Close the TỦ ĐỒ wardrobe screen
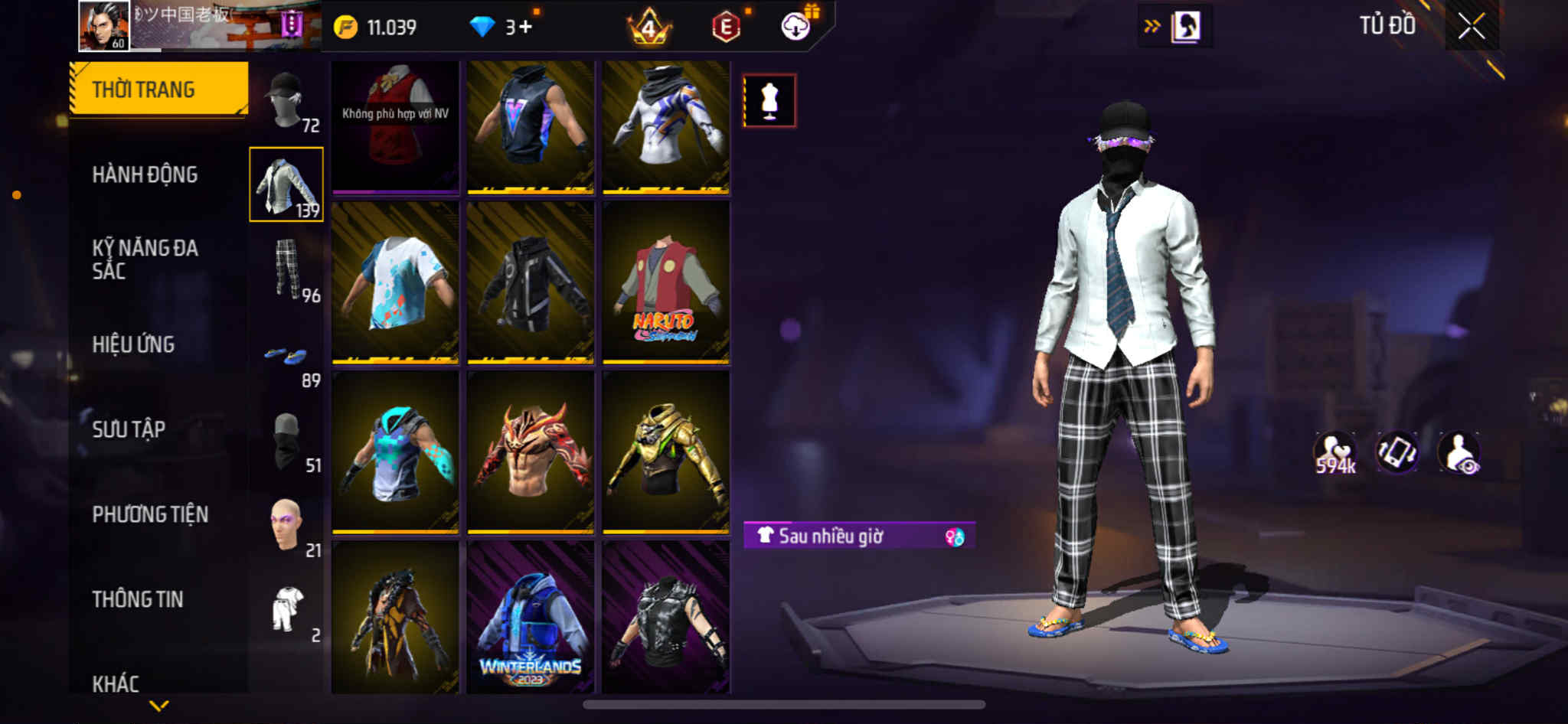Screen dimensions: 1568x724 pyautogui.click(x=1471, y=27)
